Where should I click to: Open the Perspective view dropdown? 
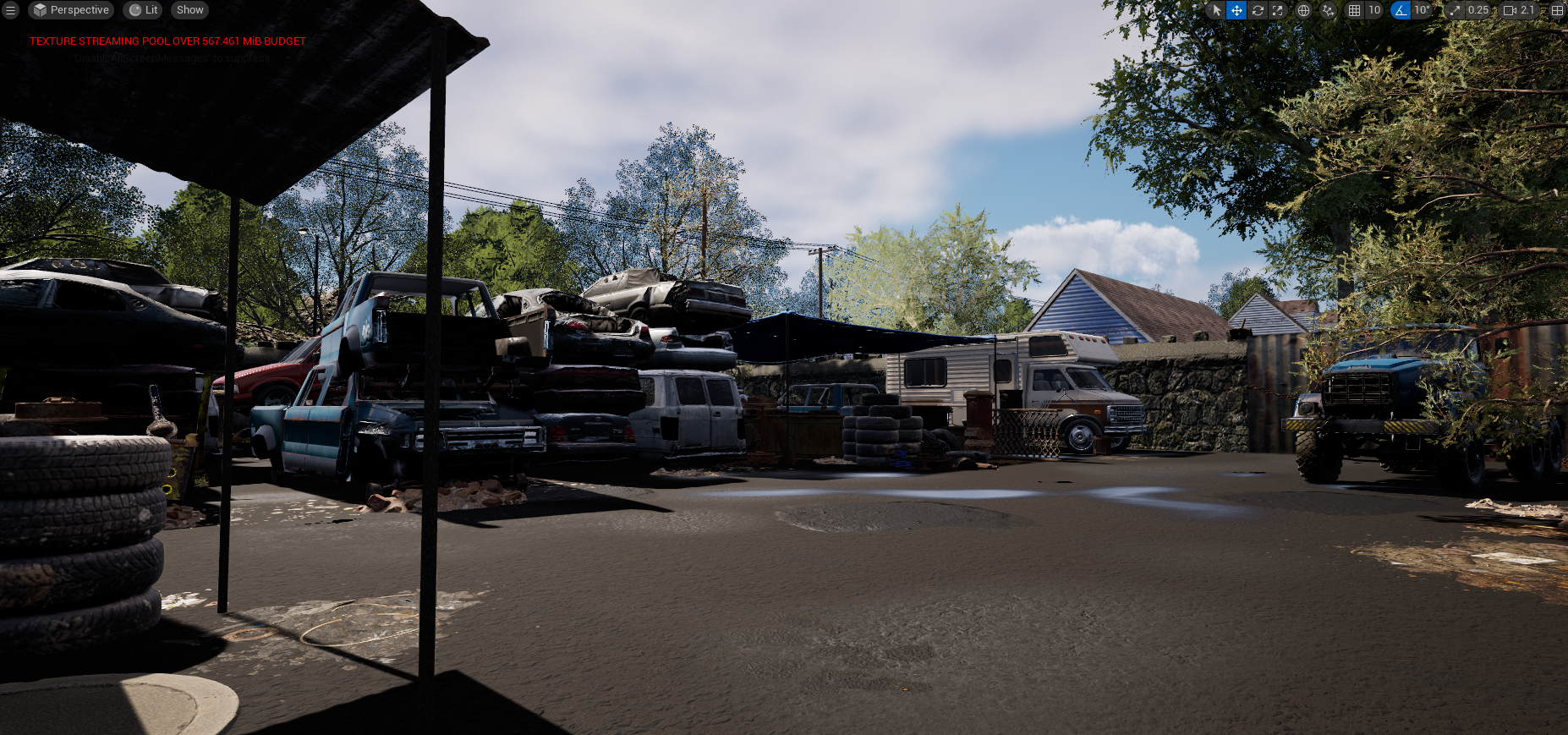click(x=72, y=10)
